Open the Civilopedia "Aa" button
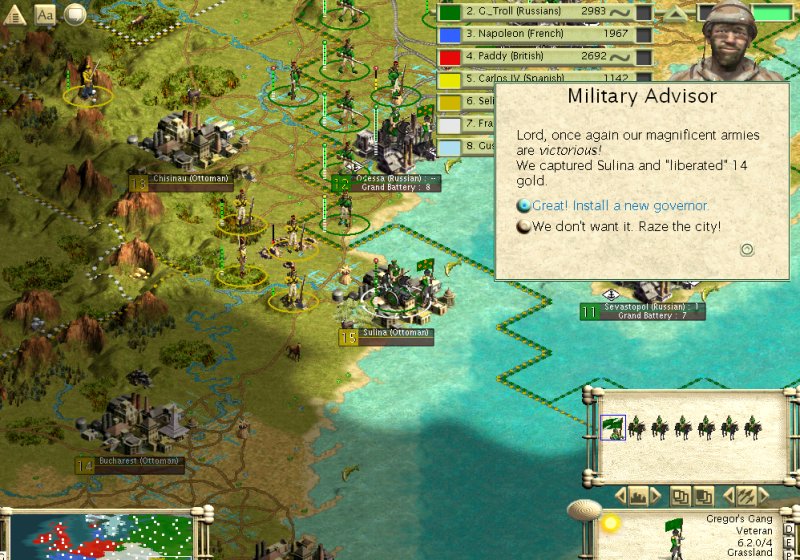Screen dimensions: 800x560 46,14
